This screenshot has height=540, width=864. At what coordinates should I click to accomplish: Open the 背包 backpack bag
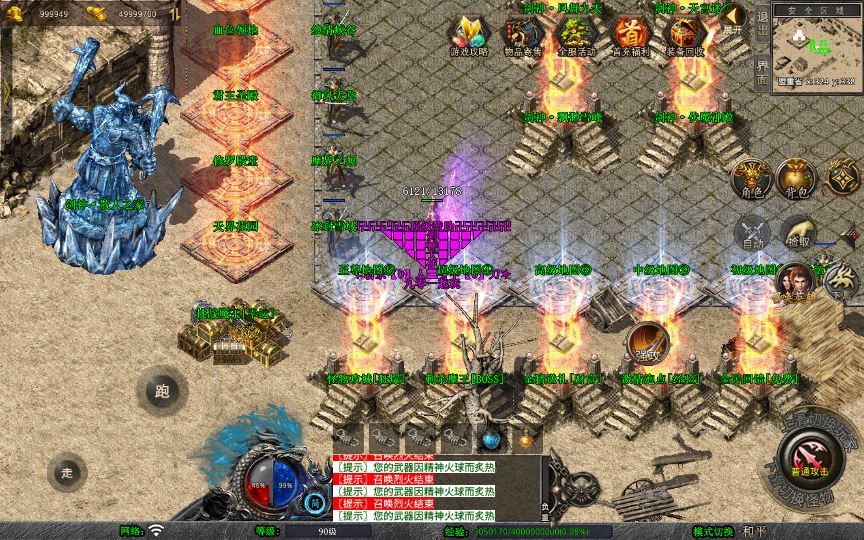pyautogui.click(x=797, y=178)
